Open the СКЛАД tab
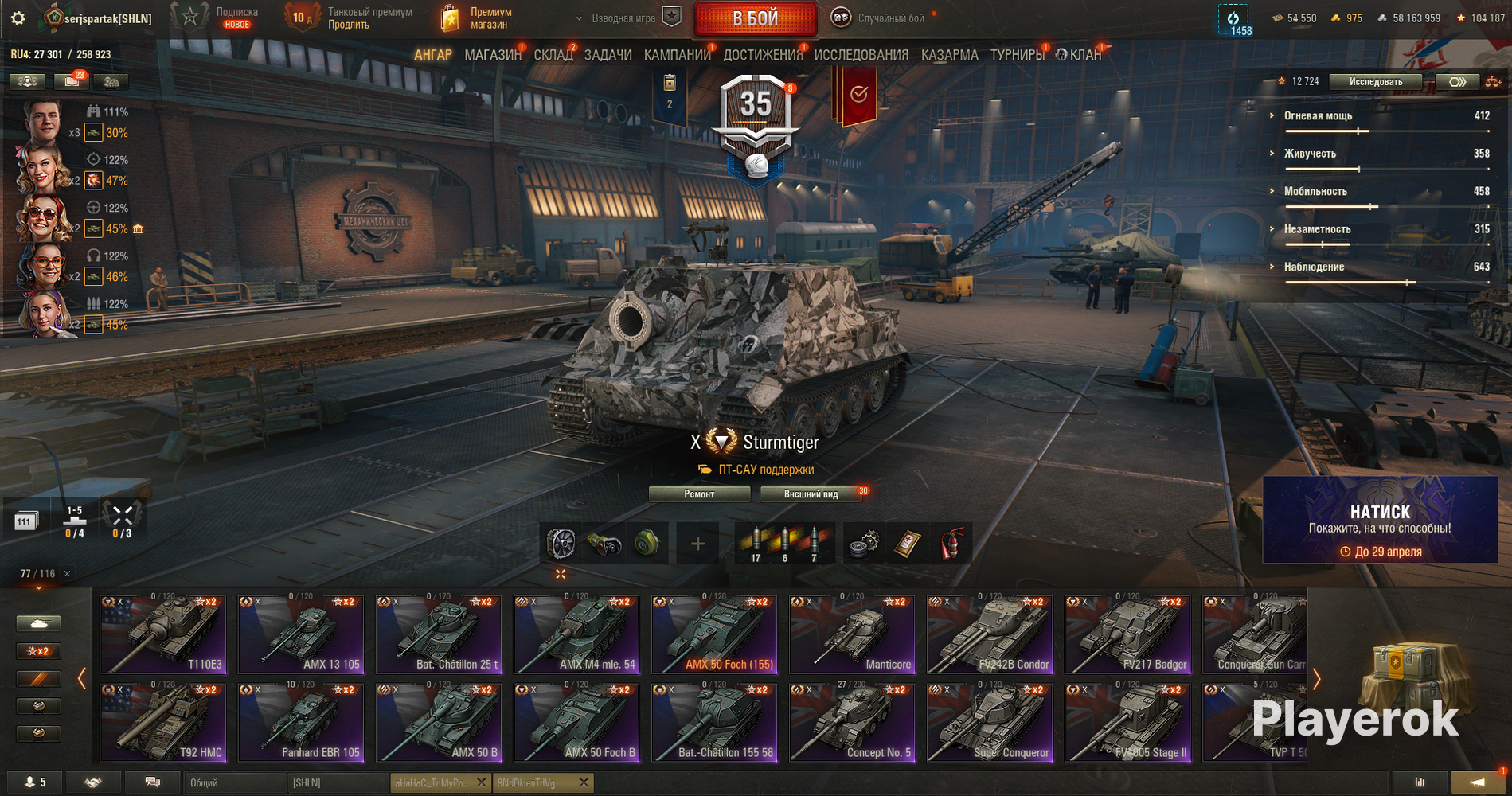The width and height of the screenshot is (1512, 796). 553,55
